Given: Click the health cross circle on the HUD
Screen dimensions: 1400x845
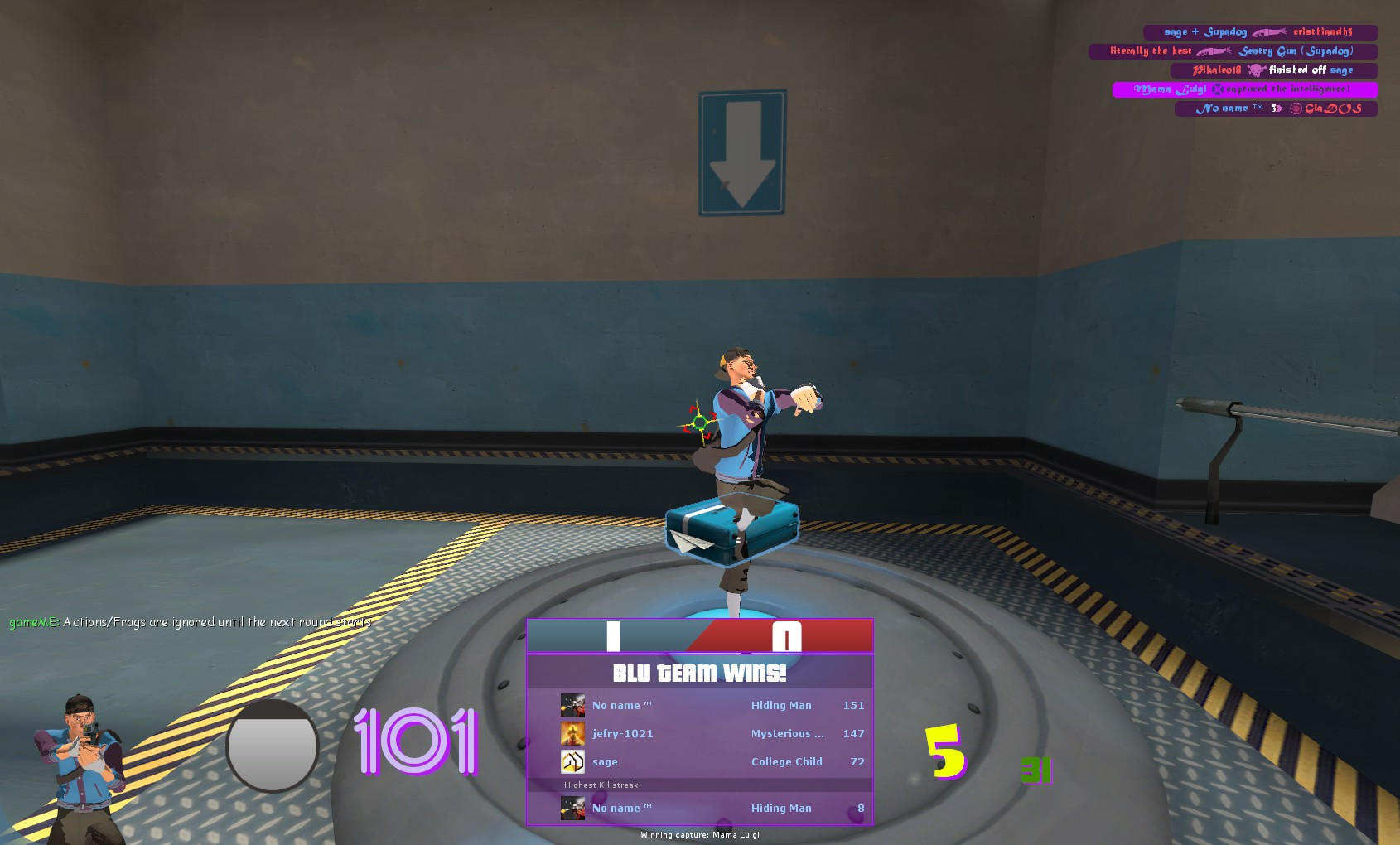Looking at the screenshot, I should pos(271,746).
